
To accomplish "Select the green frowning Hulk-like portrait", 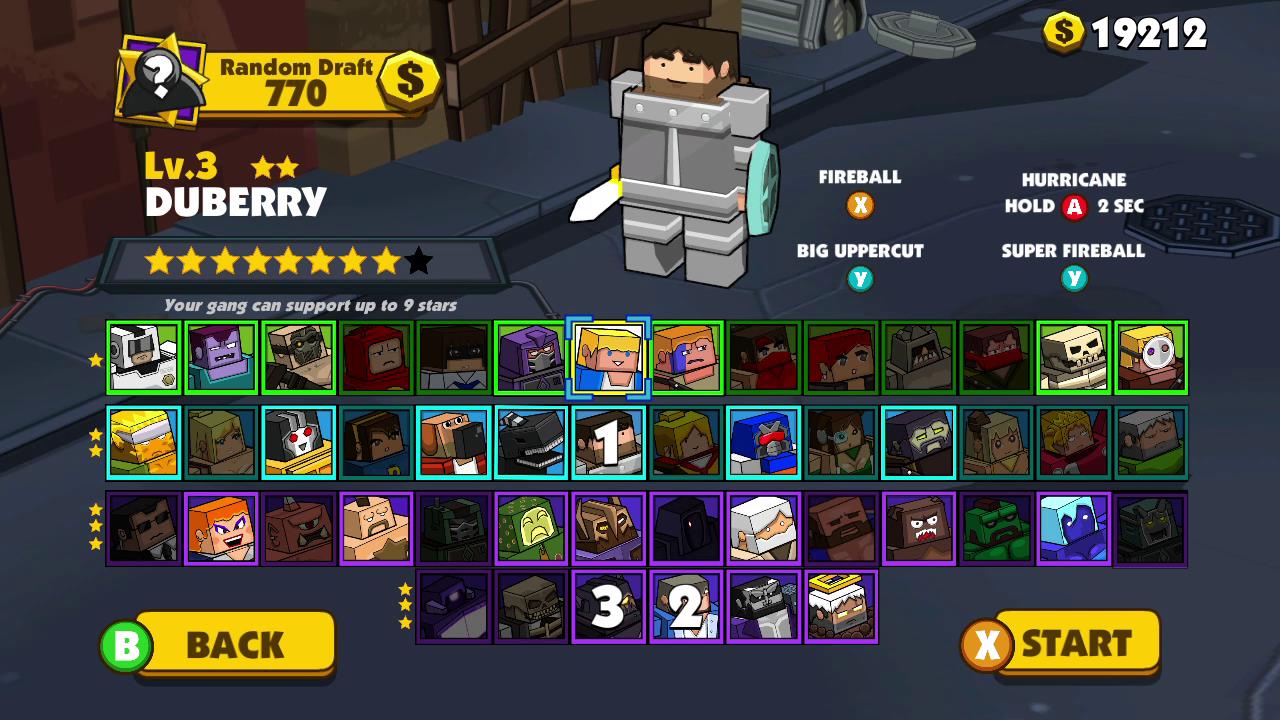I will tap(996, 529).
